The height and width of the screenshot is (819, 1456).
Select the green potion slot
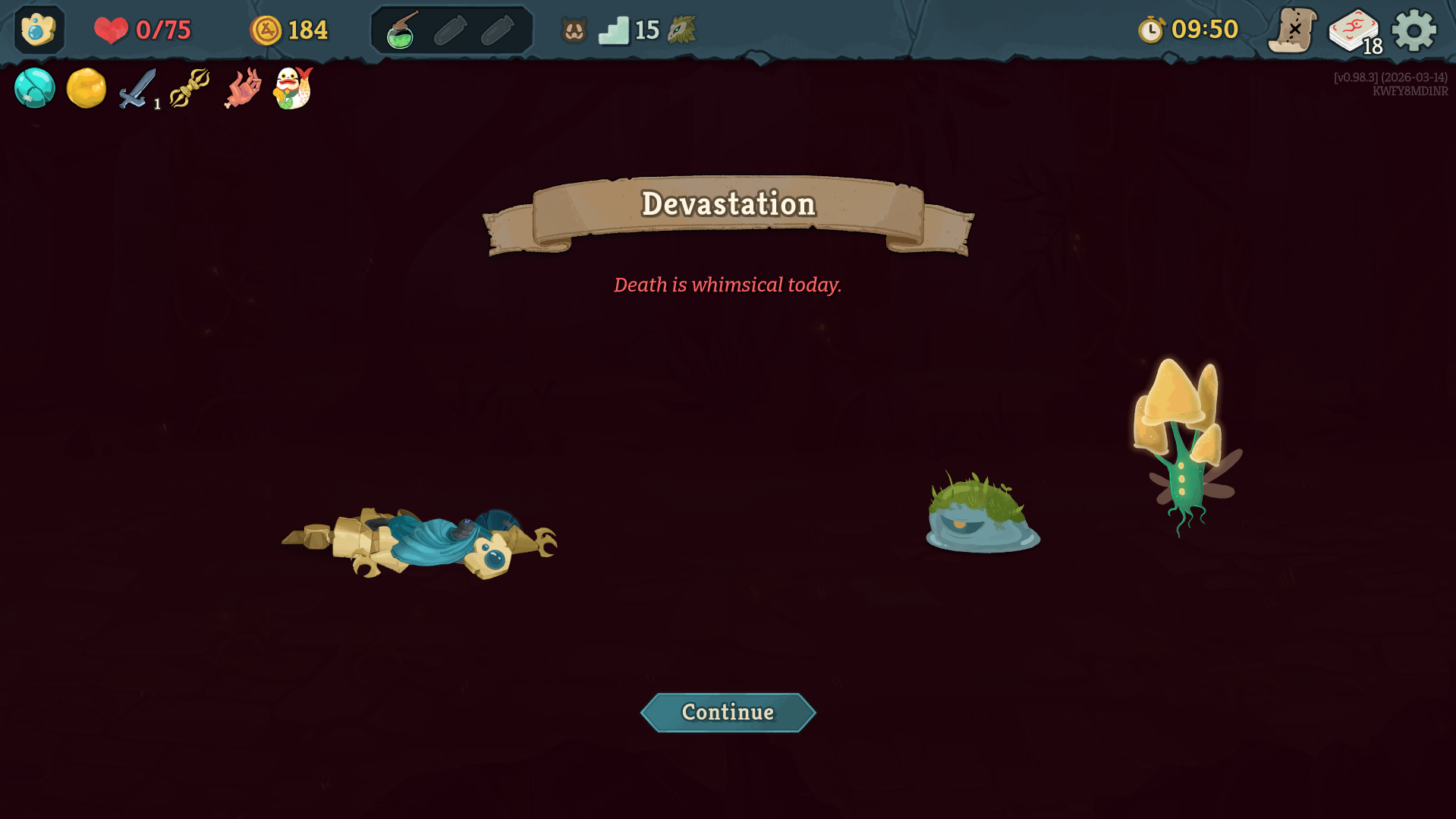click(x=401, y=31)
